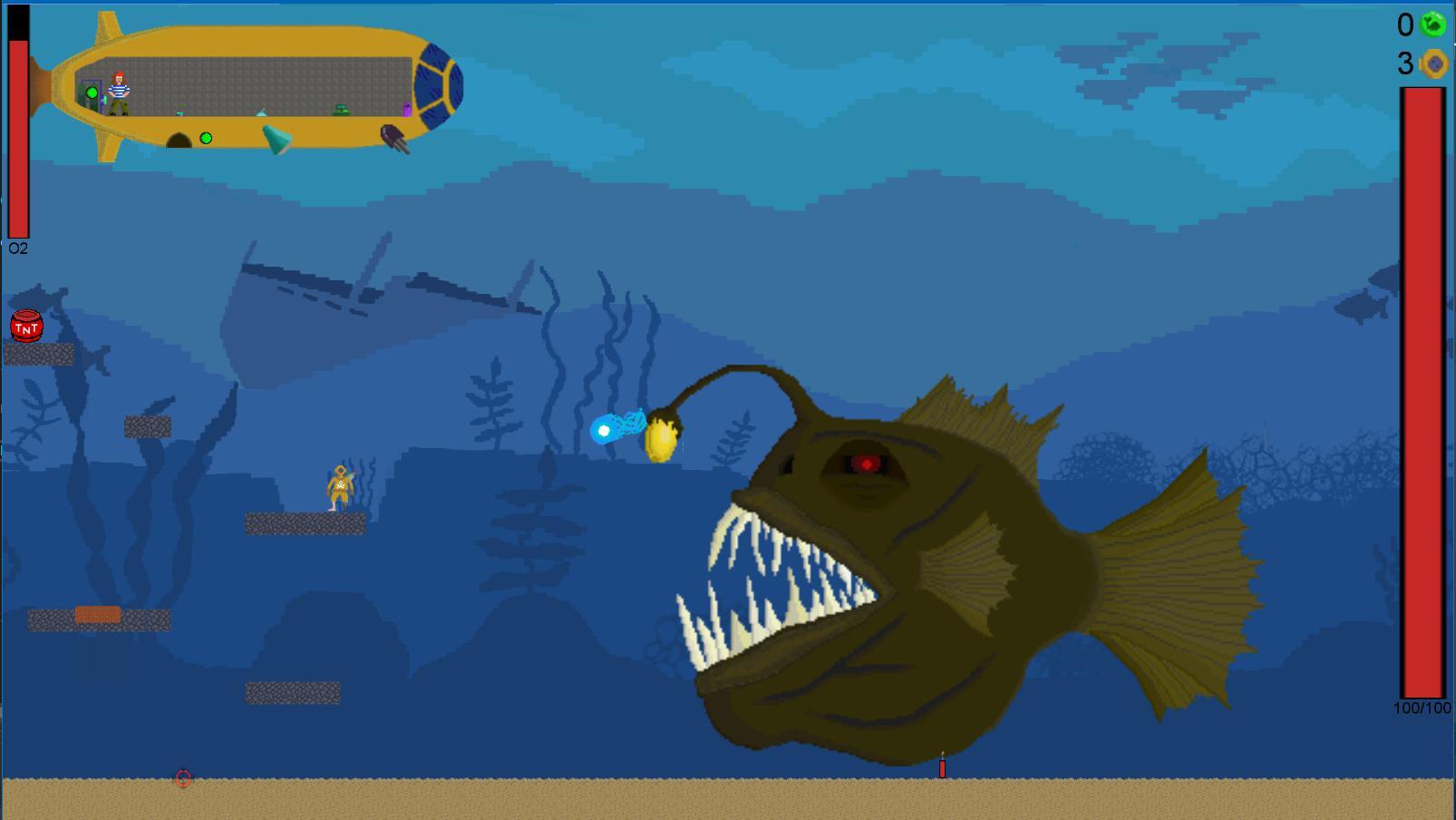Screen dimensions: 1456x820
Task: Click the green engine crate inside the airship
Action: [x=342, y=111]
